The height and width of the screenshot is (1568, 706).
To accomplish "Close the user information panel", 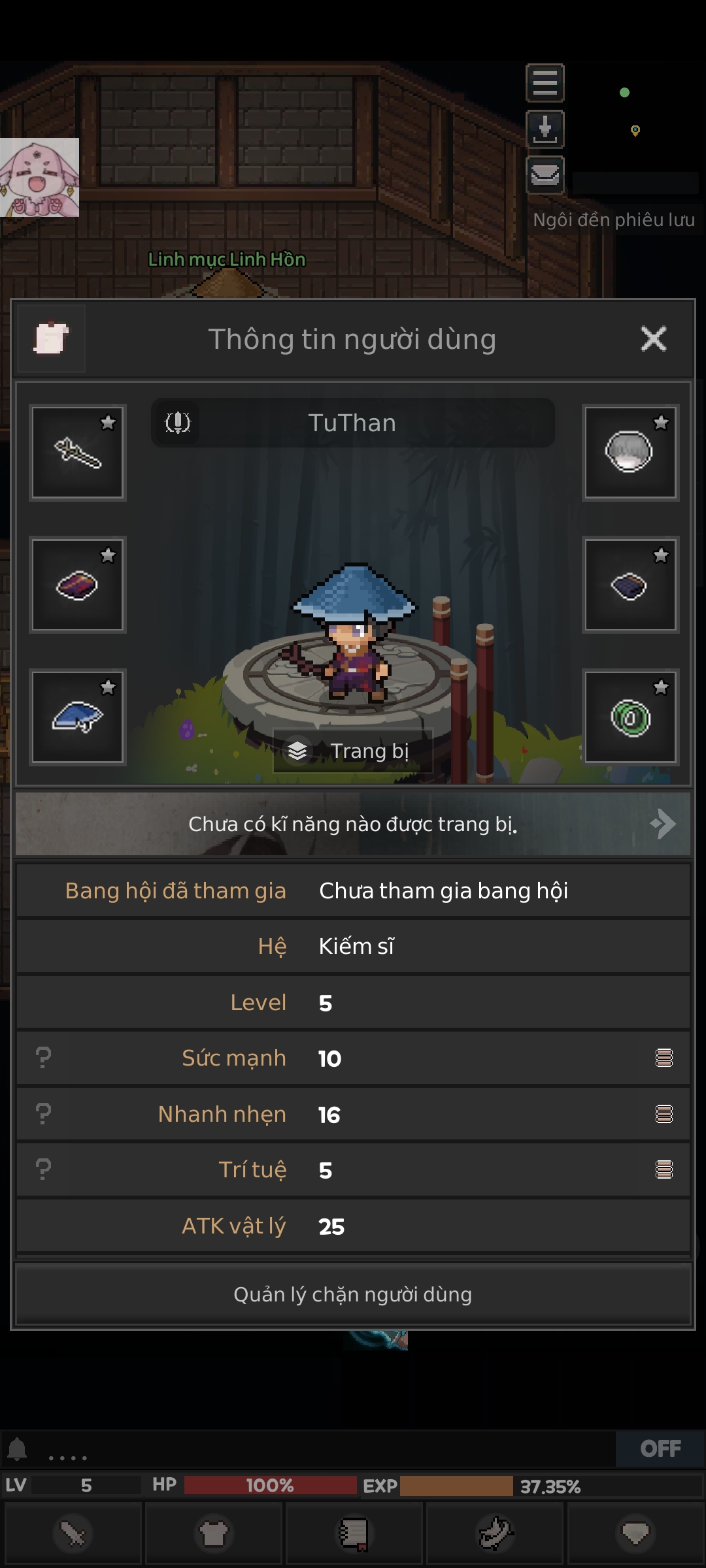I will coord(653,339).
